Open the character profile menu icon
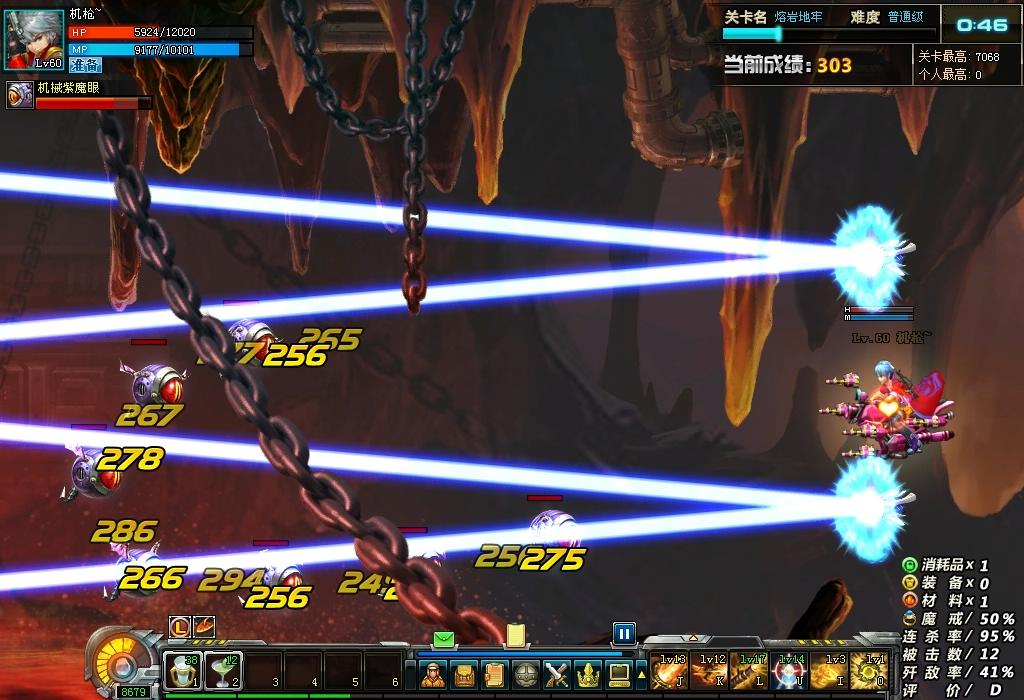The height and width of the screenshot is (700, 1024). (433, 675)
